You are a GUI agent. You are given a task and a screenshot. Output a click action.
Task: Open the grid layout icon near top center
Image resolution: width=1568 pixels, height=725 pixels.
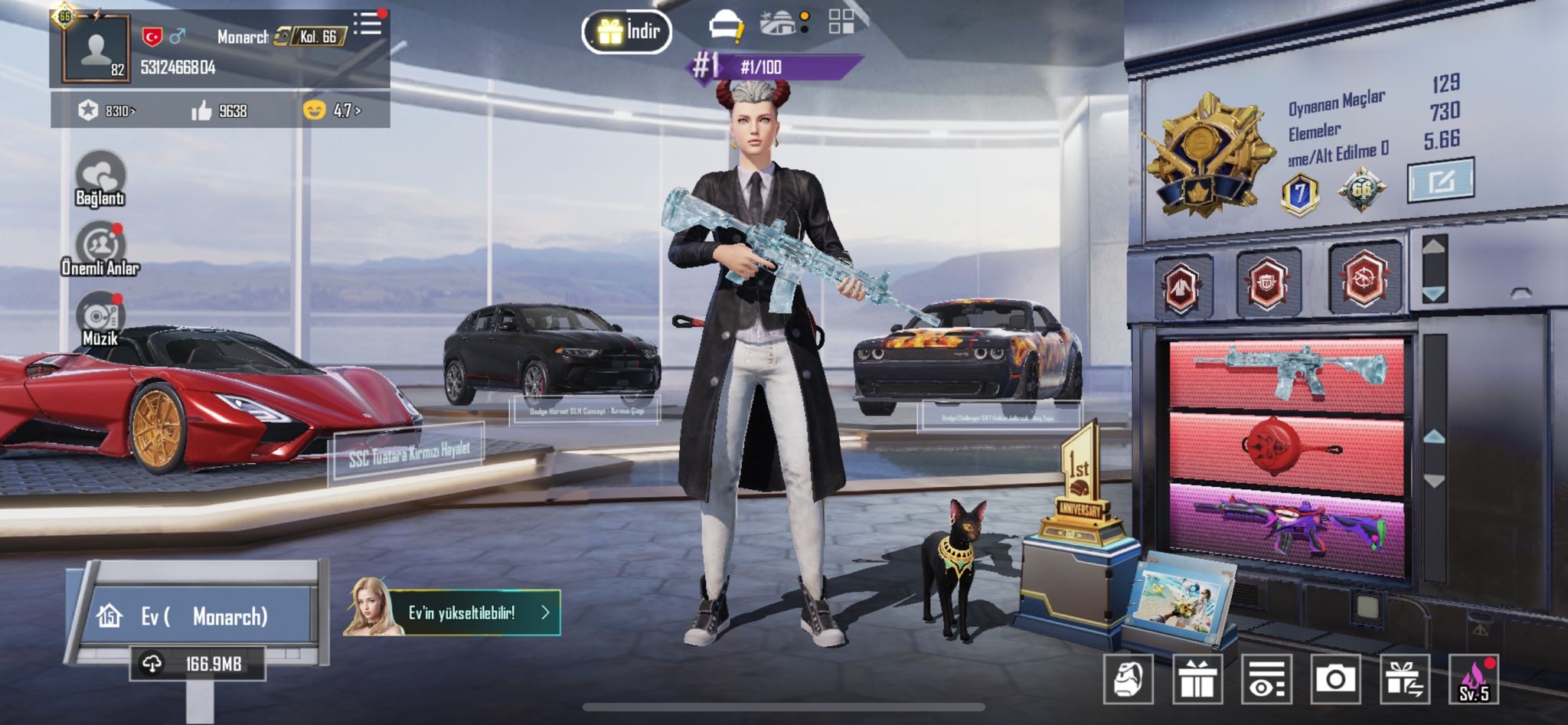(842, 23)
